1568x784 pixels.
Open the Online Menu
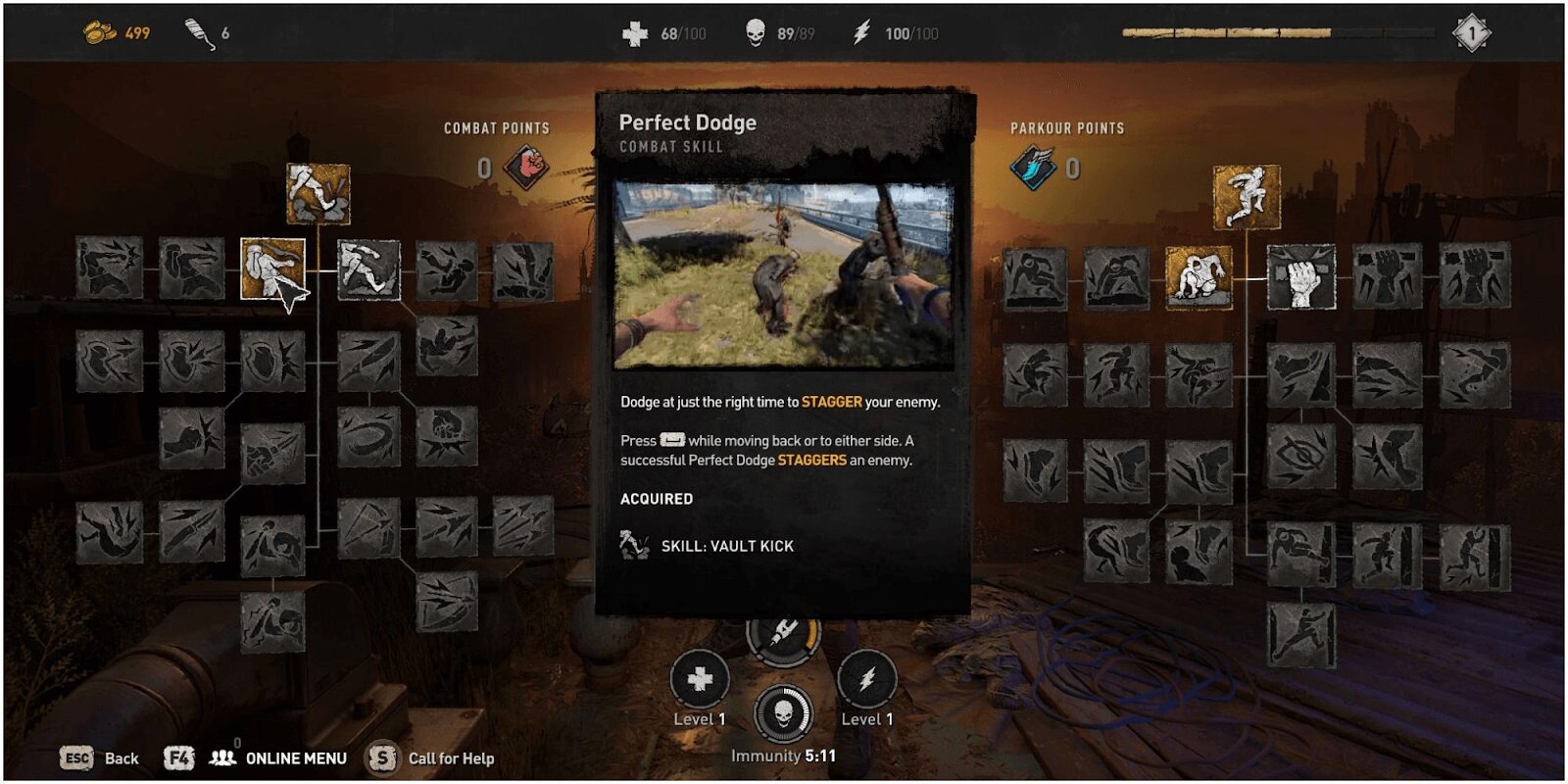pyautogui.click(x=295, y=759)
